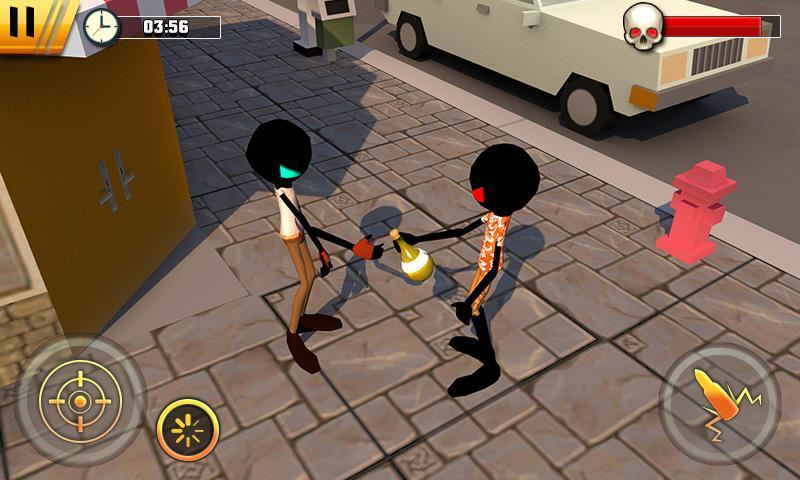Activate the small orange burst button

[188, 430]
